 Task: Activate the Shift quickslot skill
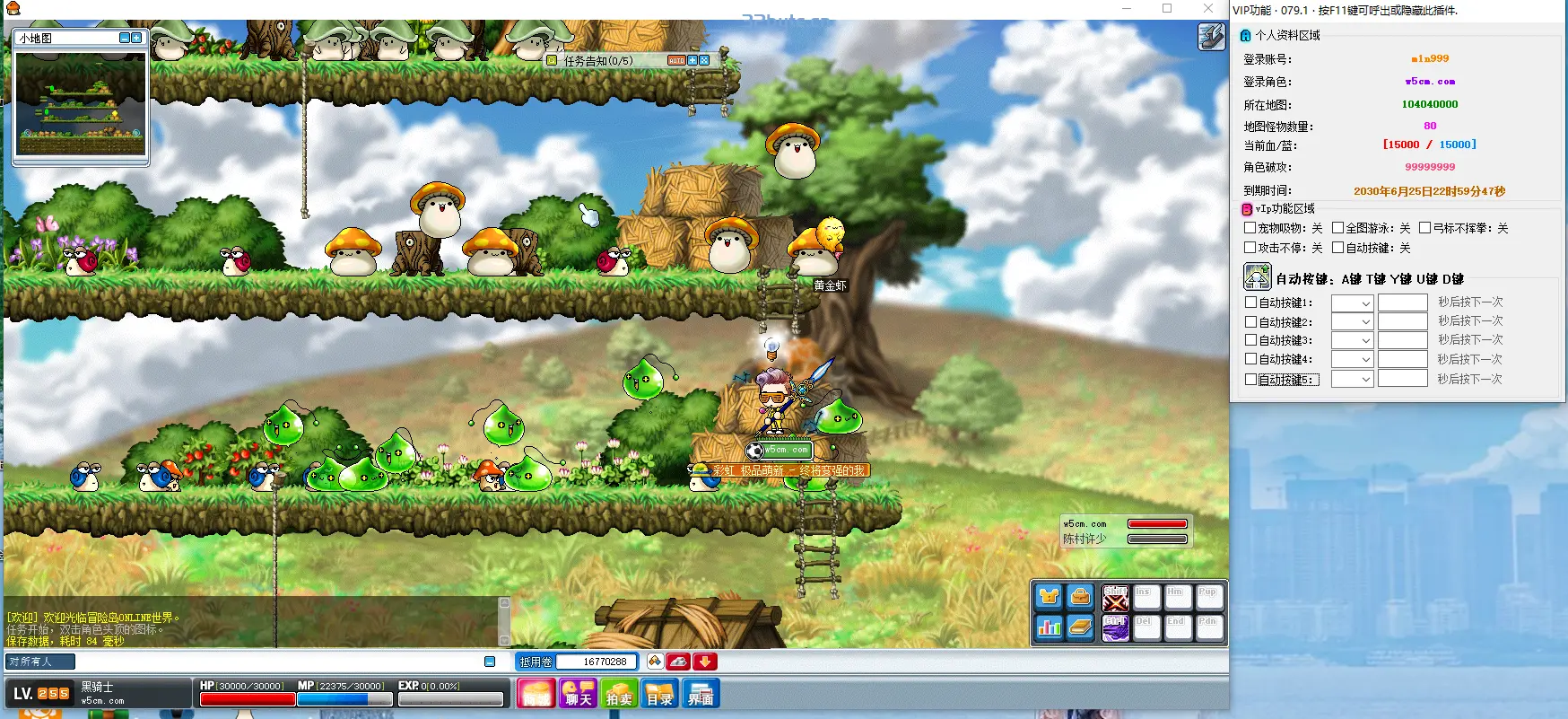(x=1115, y=598)
